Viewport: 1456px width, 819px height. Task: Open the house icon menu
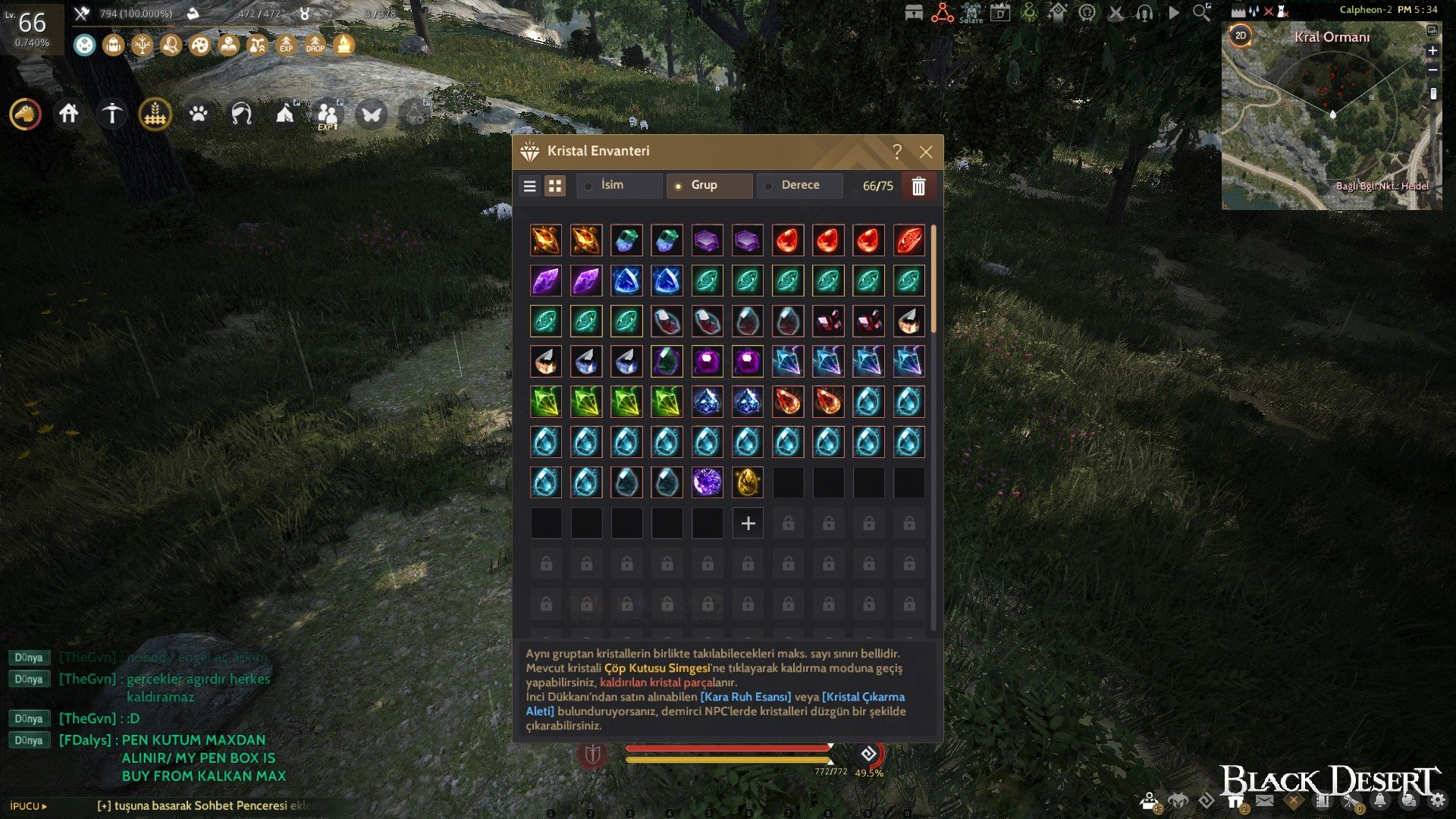[69, 114]
